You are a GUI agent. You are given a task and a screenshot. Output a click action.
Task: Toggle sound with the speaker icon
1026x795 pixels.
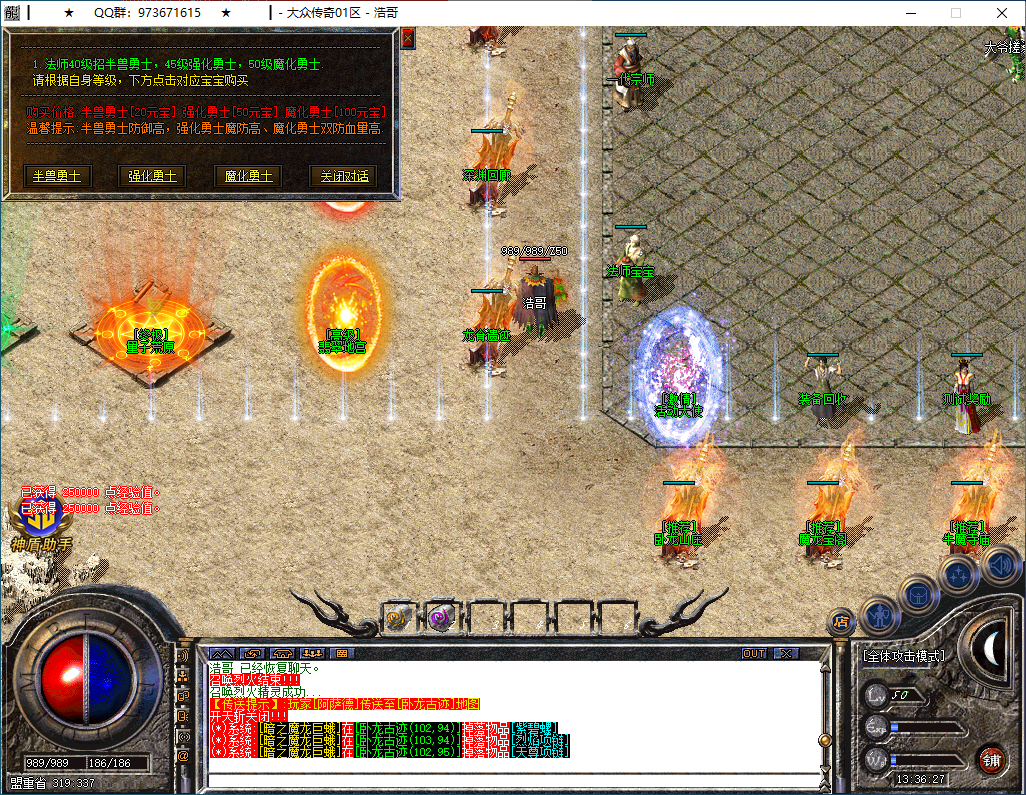point(999,566)
